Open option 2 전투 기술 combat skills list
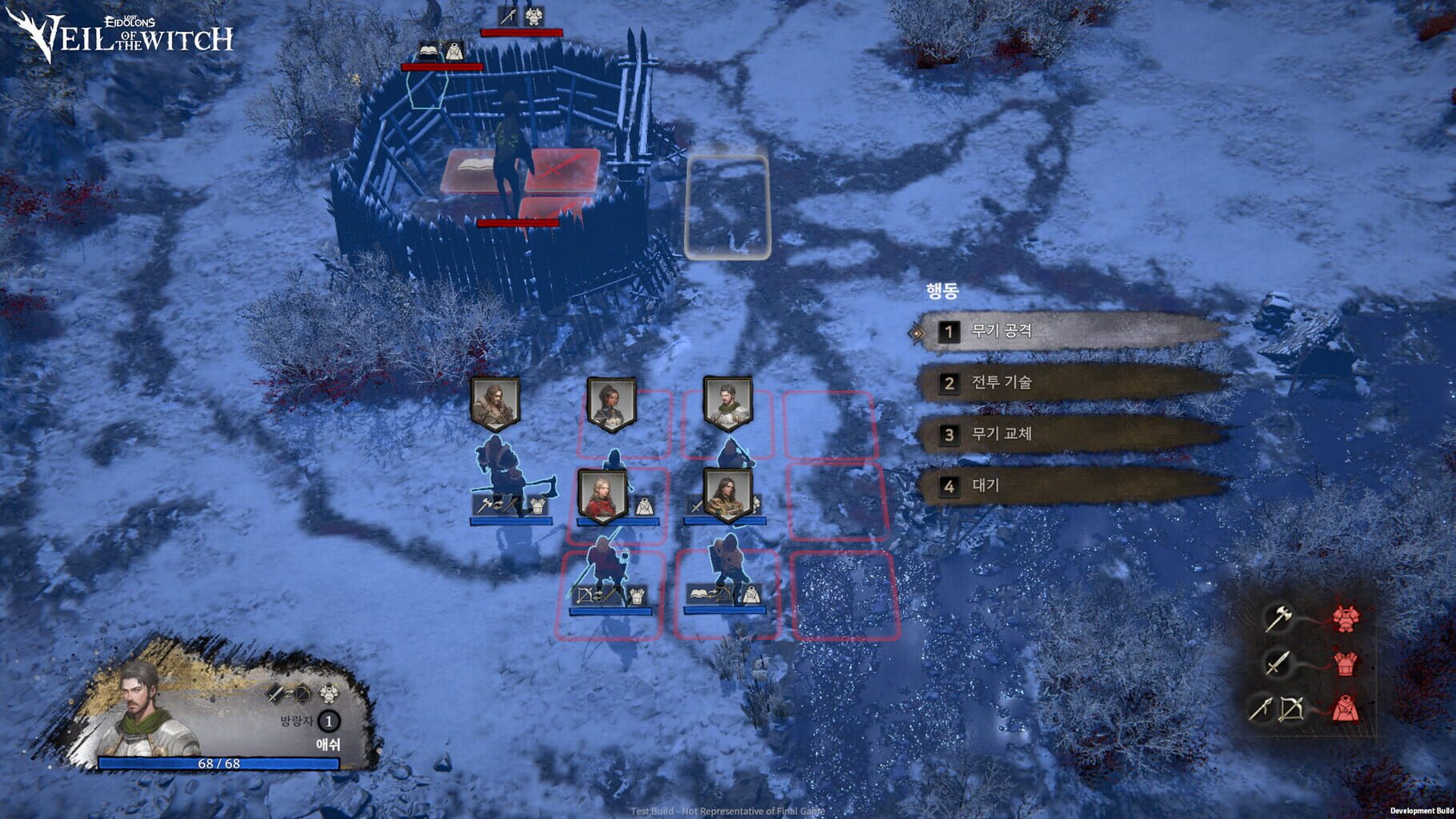The height and width of the screenshot is (819, 1456). pos(1002,383)
